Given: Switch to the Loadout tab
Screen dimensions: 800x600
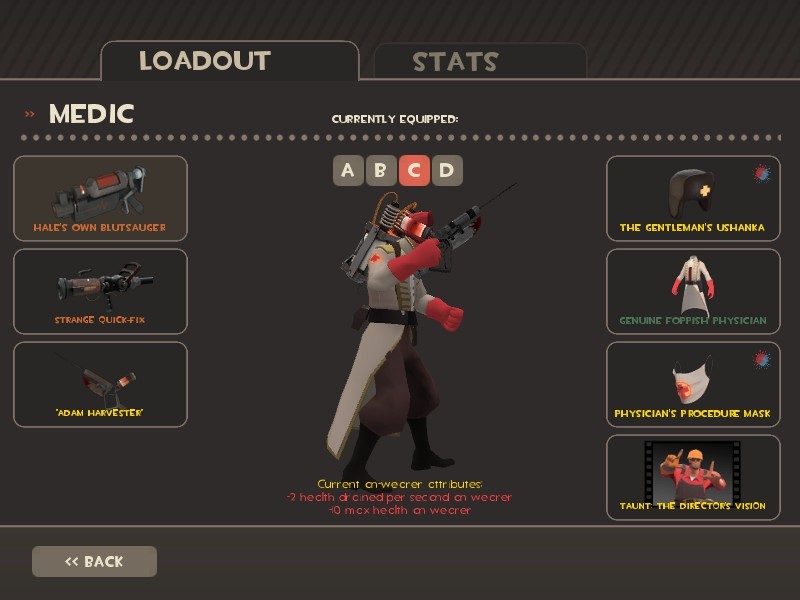Looking at the screenshot, I should pos(229,61).
